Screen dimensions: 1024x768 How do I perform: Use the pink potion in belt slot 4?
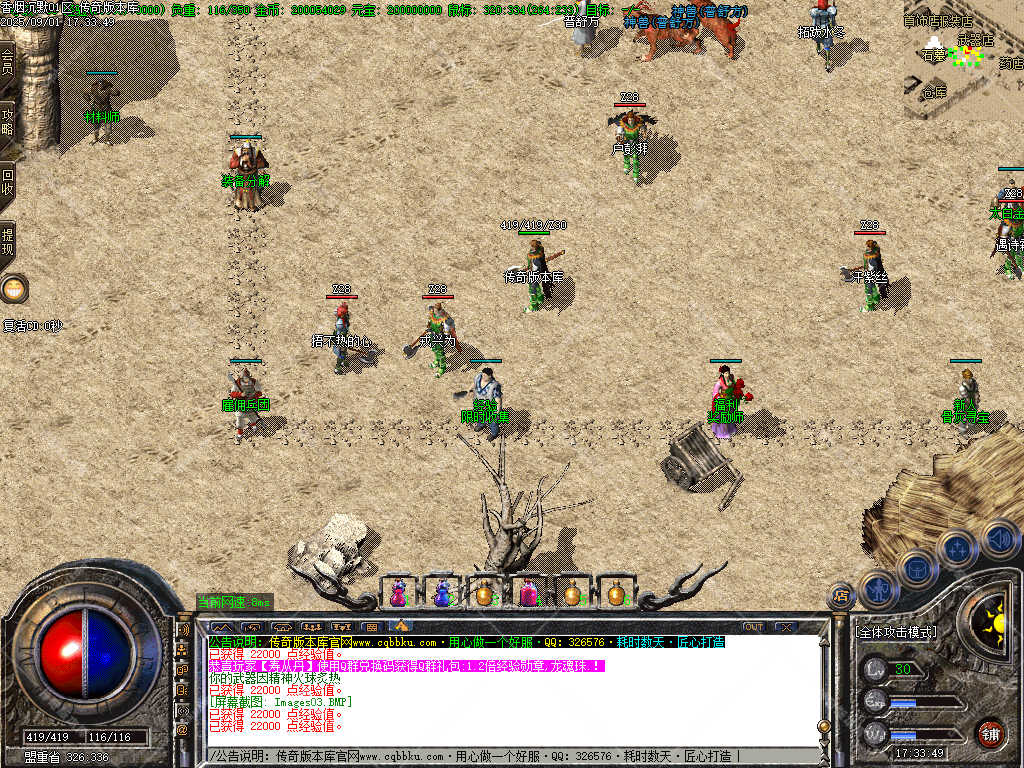click(528, 593)
